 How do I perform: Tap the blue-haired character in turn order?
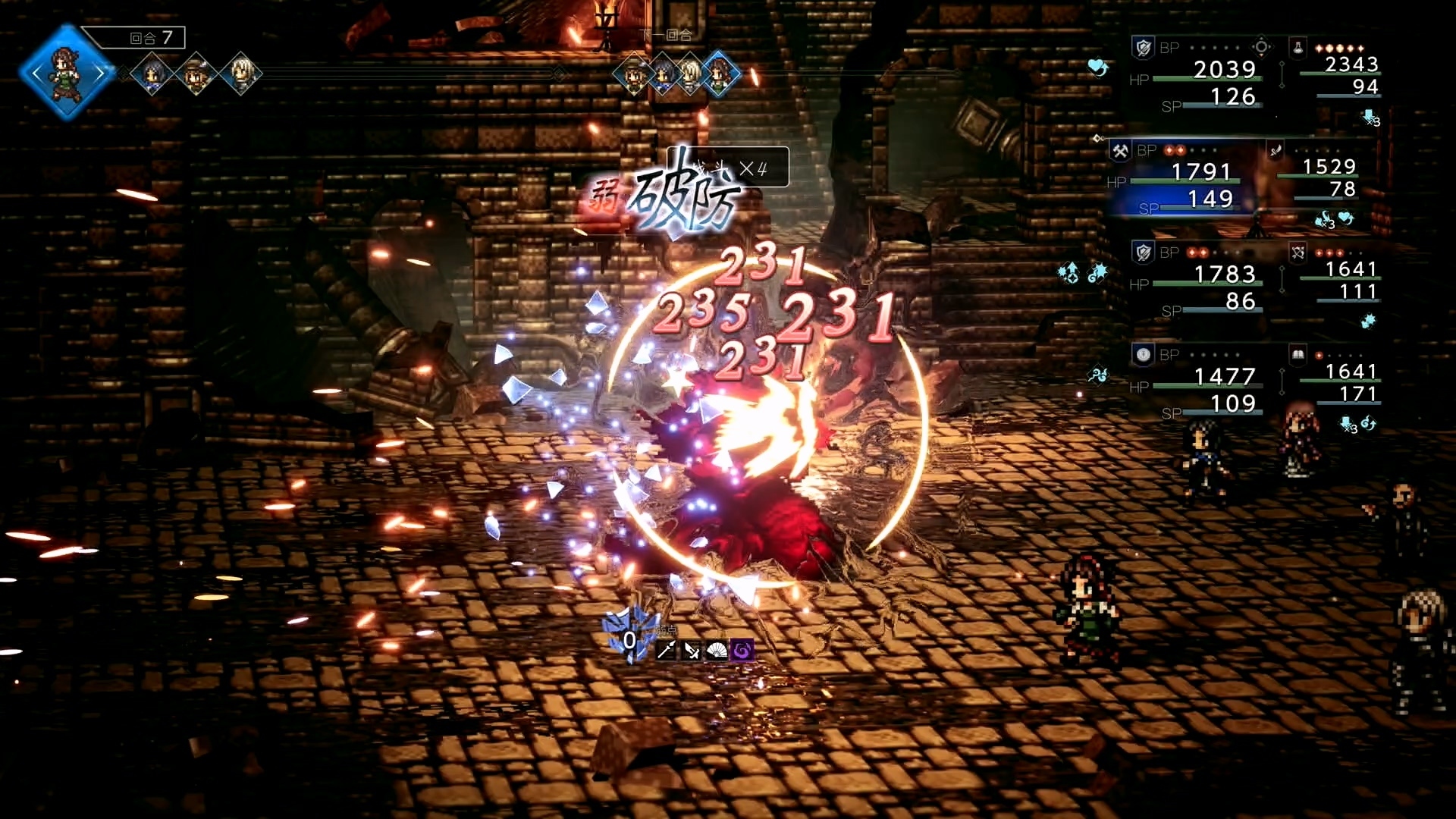point(152,74)
